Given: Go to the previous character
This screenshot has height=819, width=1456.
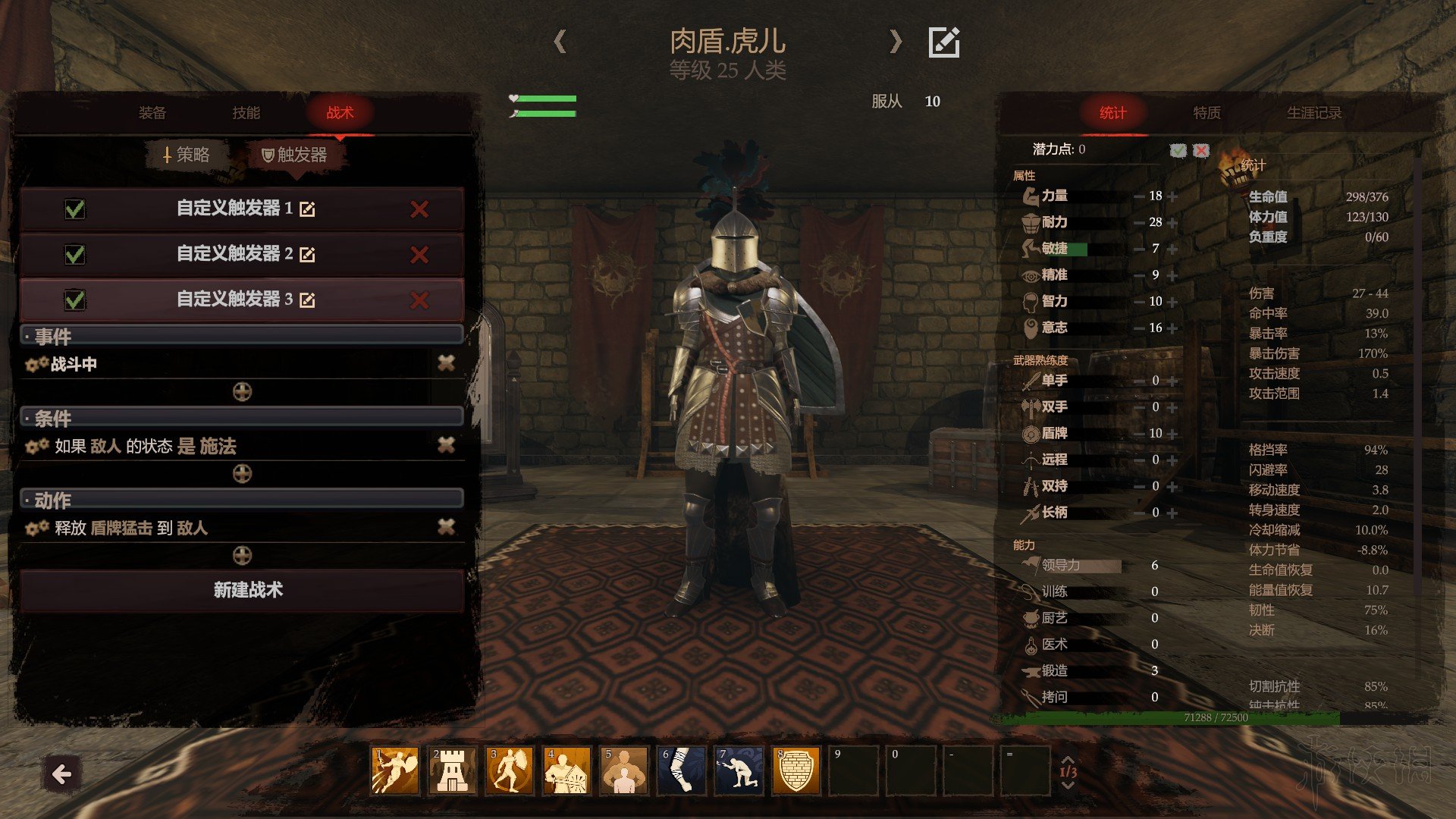Looking at the screenshot, I should [560, 42].
